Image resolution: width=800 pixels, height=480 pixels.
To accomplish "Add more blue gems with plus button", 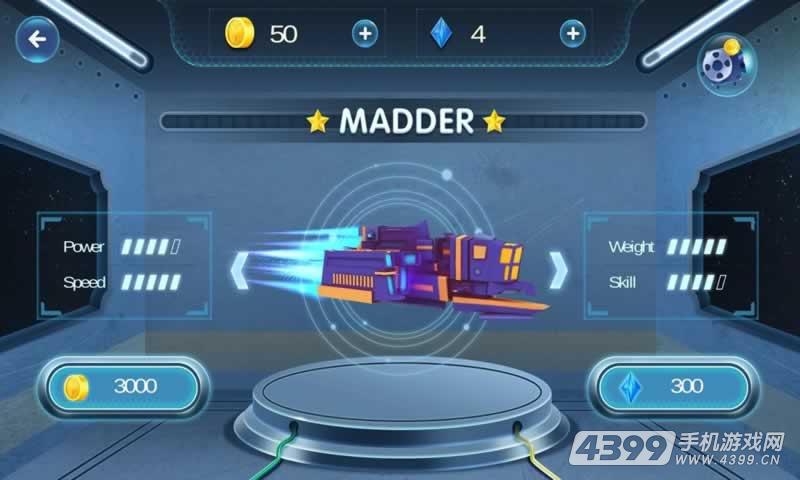I will pyautogui.click(x=572, y=34).
